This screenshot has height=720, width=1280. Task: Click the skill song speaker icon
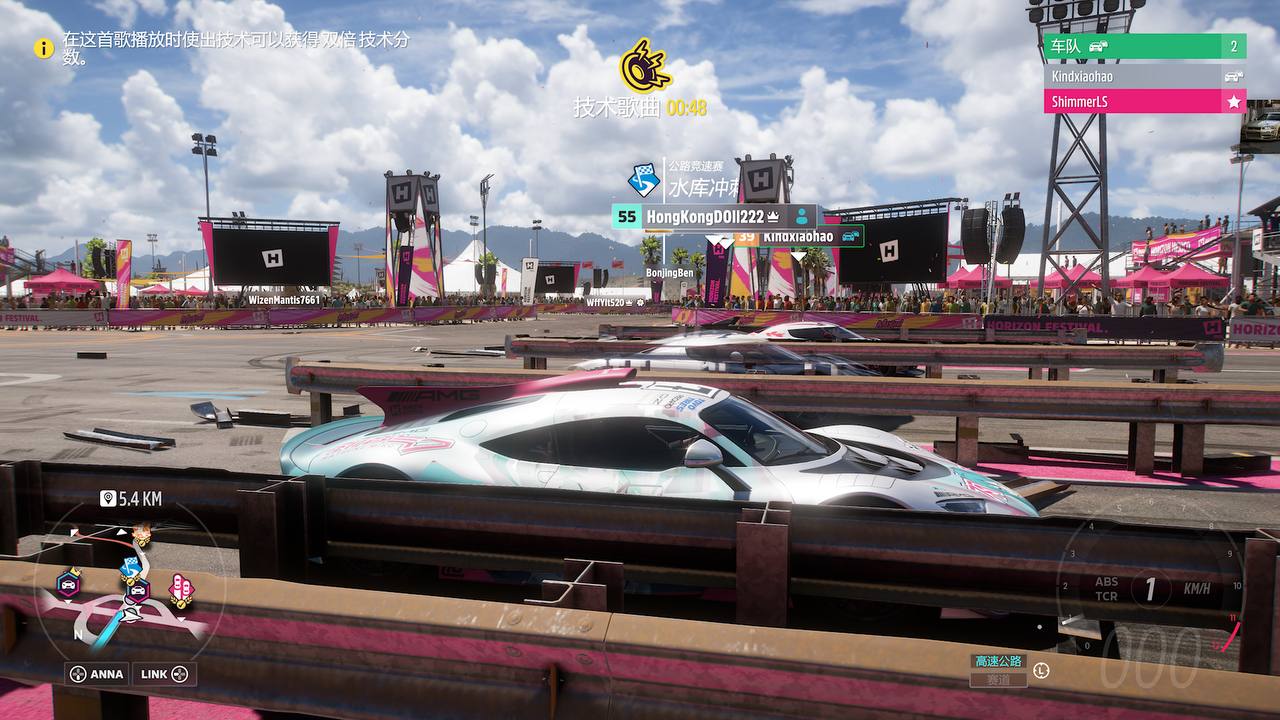(x=643, y=66)
